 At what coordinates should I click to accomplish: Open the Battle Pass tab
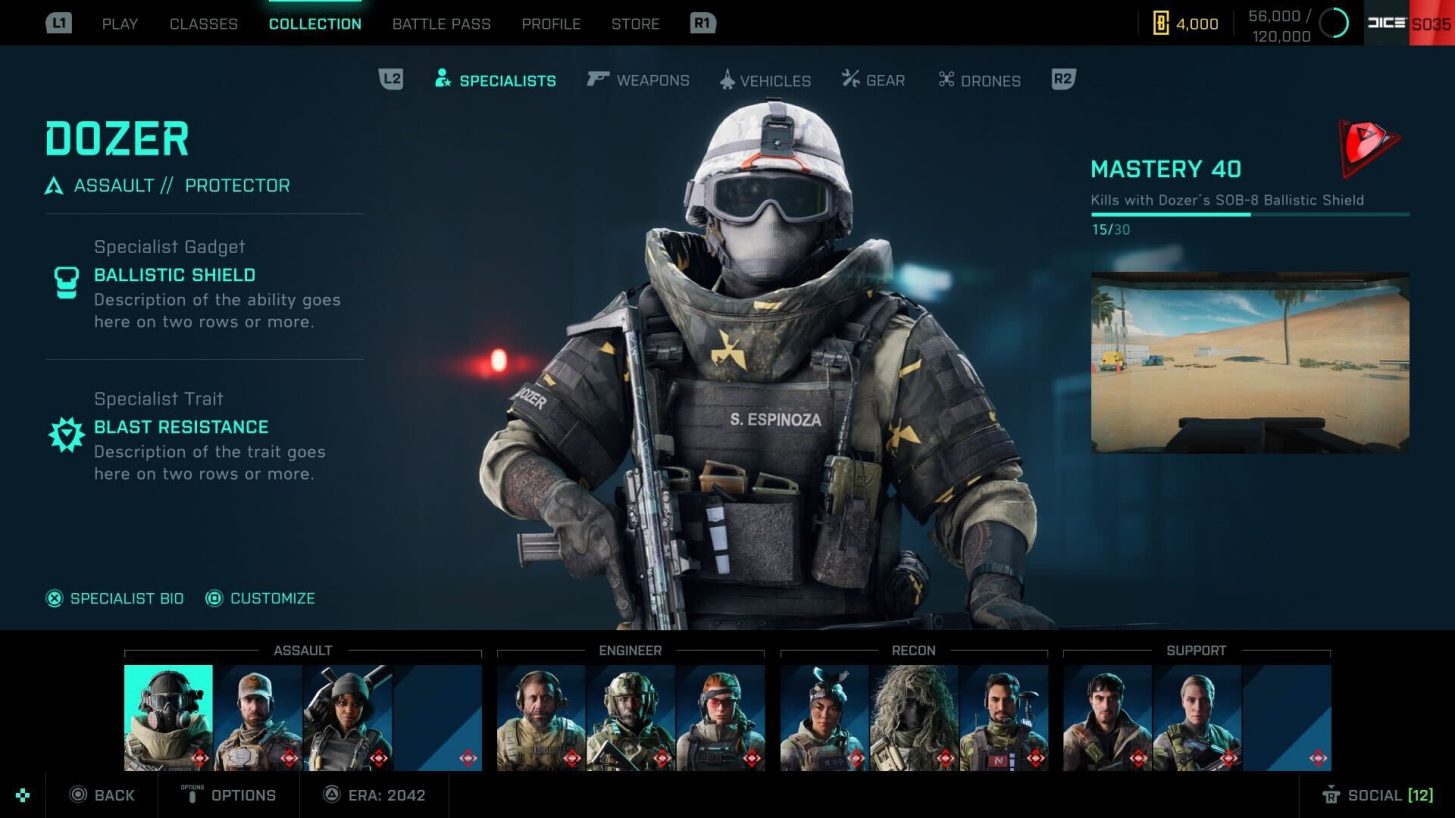point(441,24)
